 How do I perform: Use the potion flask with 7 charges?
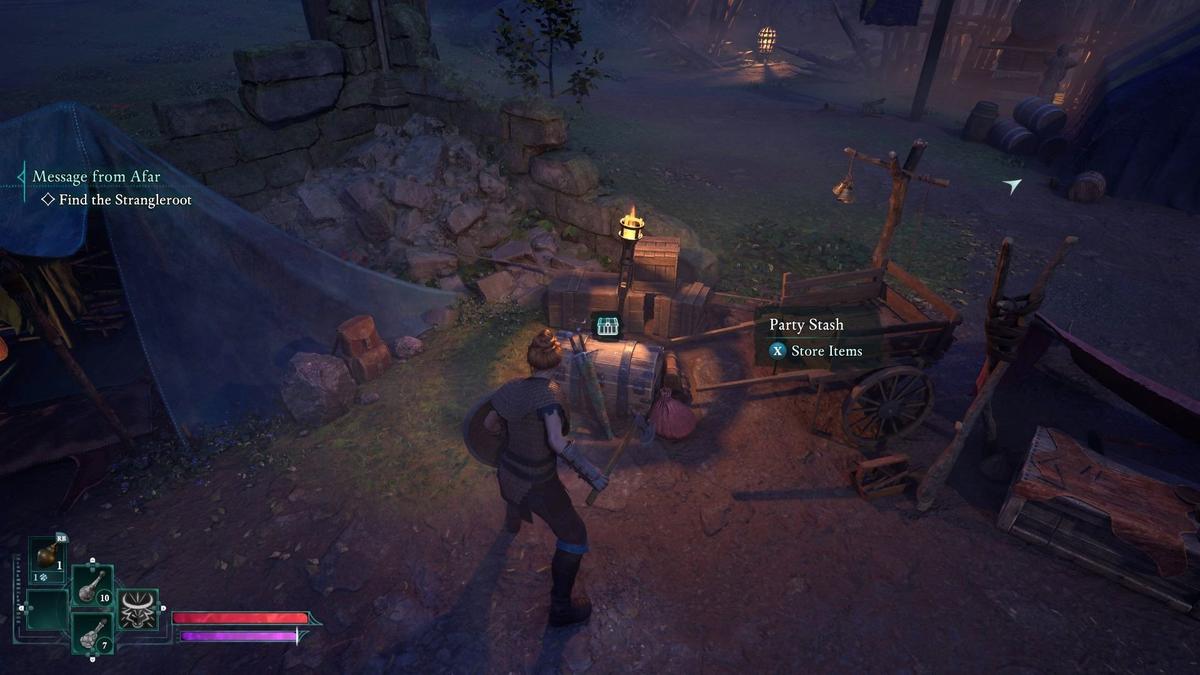91,632
